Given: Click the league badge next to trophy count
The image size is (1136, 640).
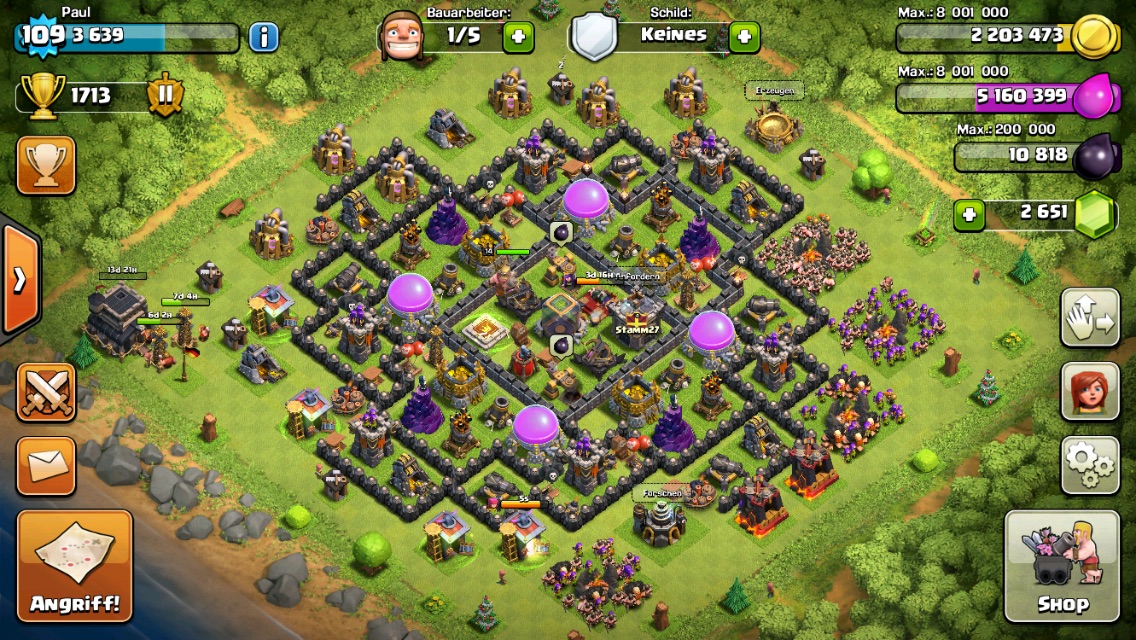Looking at the screenshot, I should click(166, 96).
